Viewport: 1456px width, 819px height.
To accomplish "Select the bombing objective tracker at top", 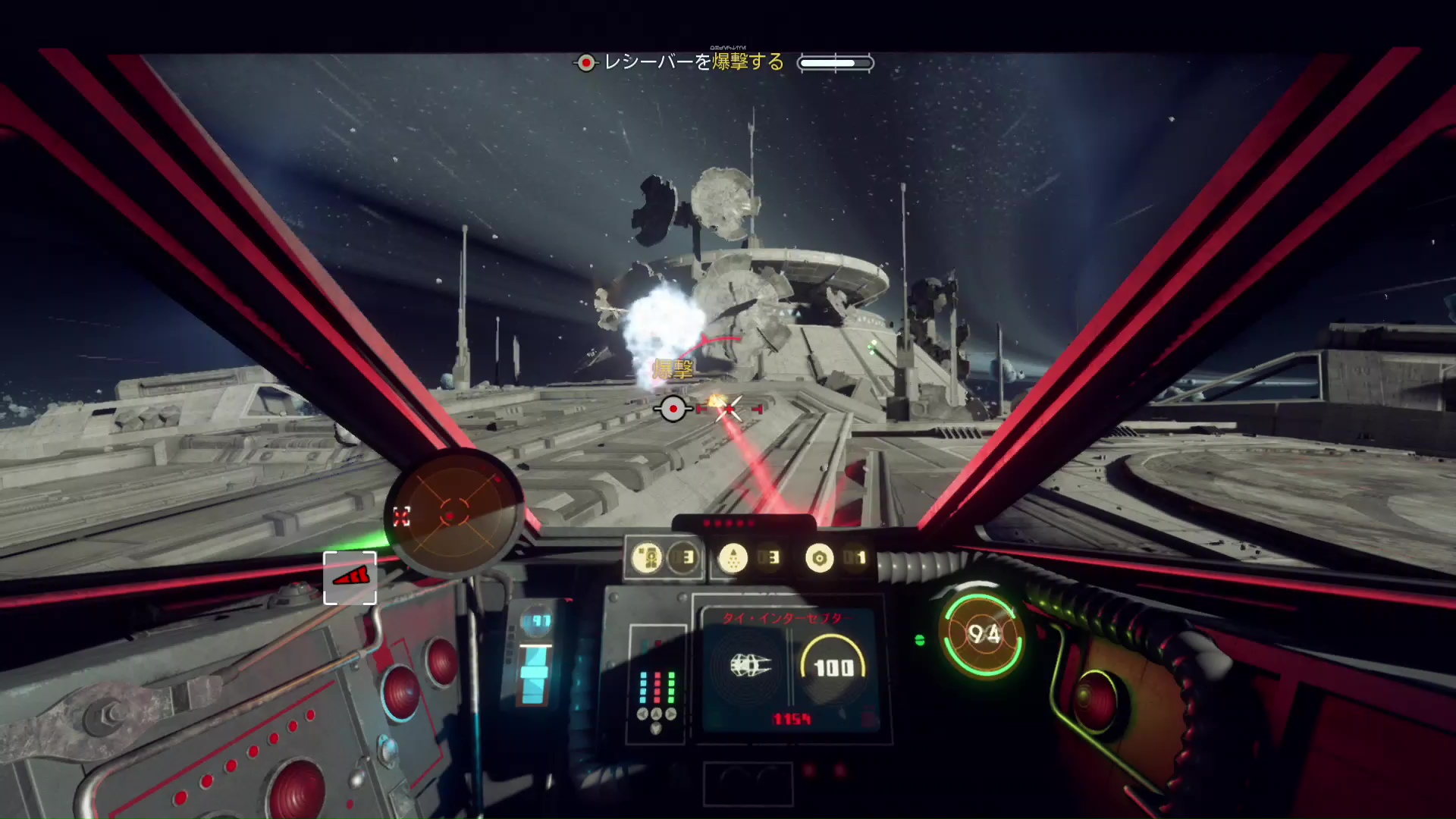I will pos(722,62).
